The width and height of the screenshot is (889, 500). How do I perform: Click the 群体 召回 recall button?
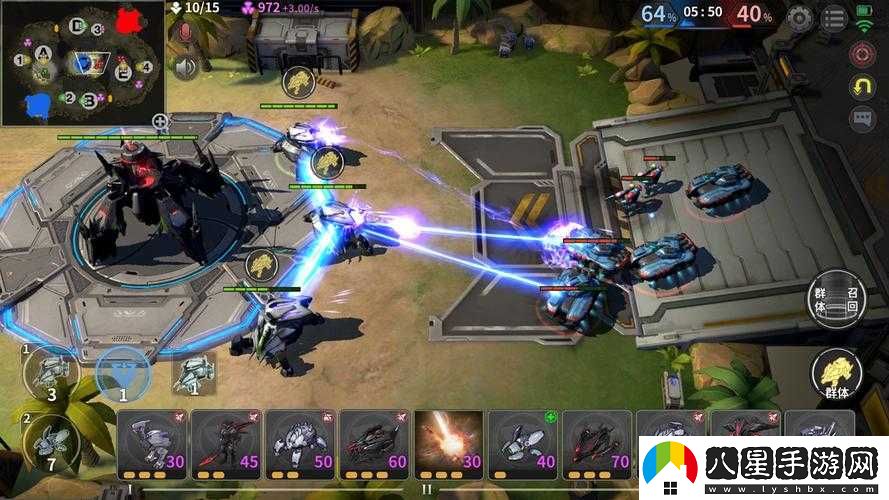click(x=834, y=299)
